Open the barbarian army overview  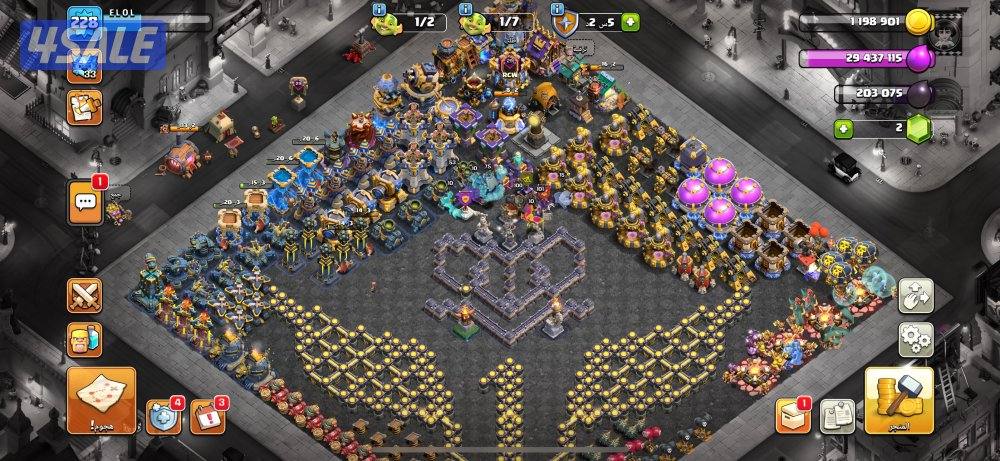[84, 340]
